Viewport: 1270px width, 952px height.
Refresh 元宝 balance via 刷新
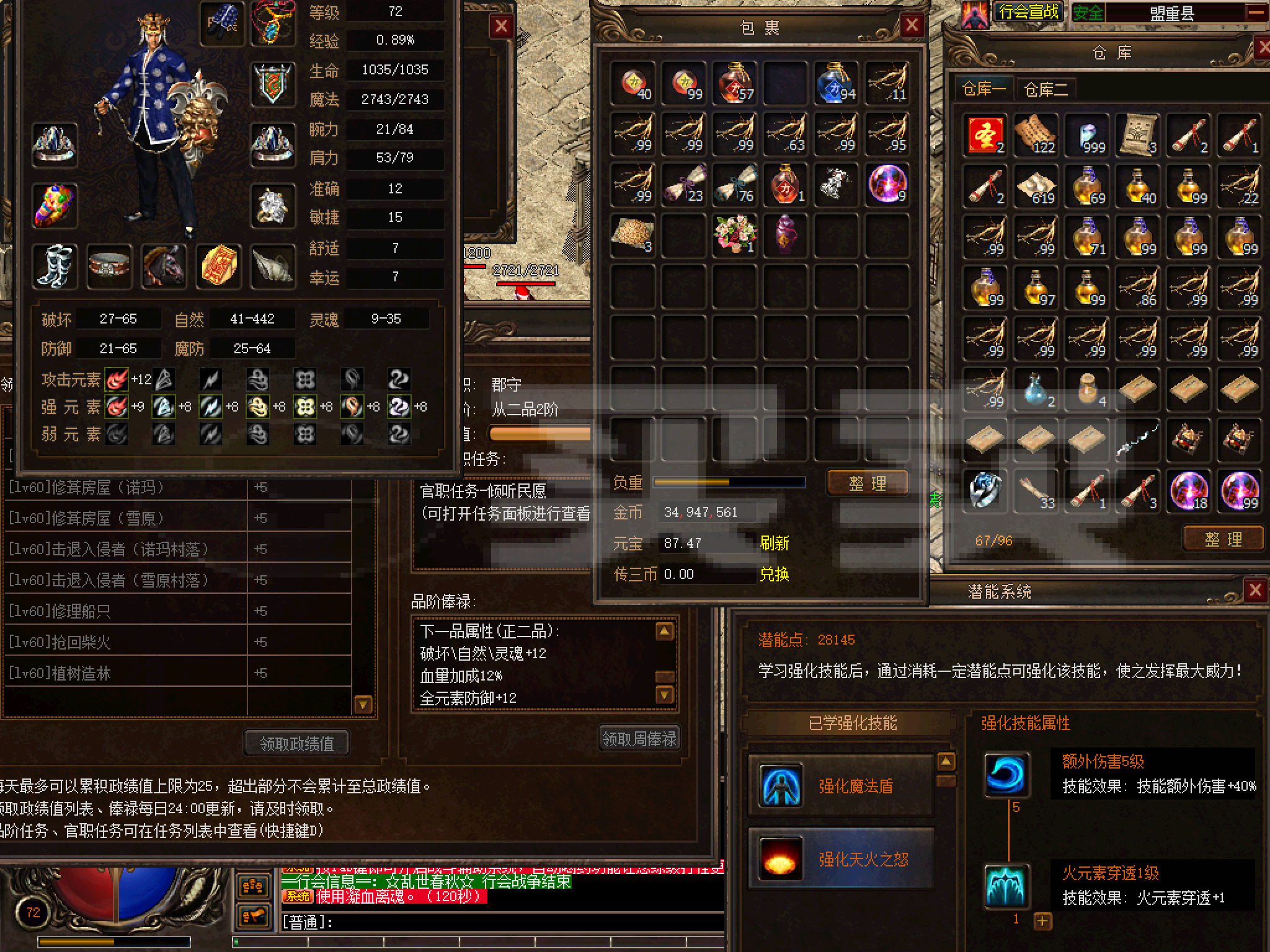774,544
